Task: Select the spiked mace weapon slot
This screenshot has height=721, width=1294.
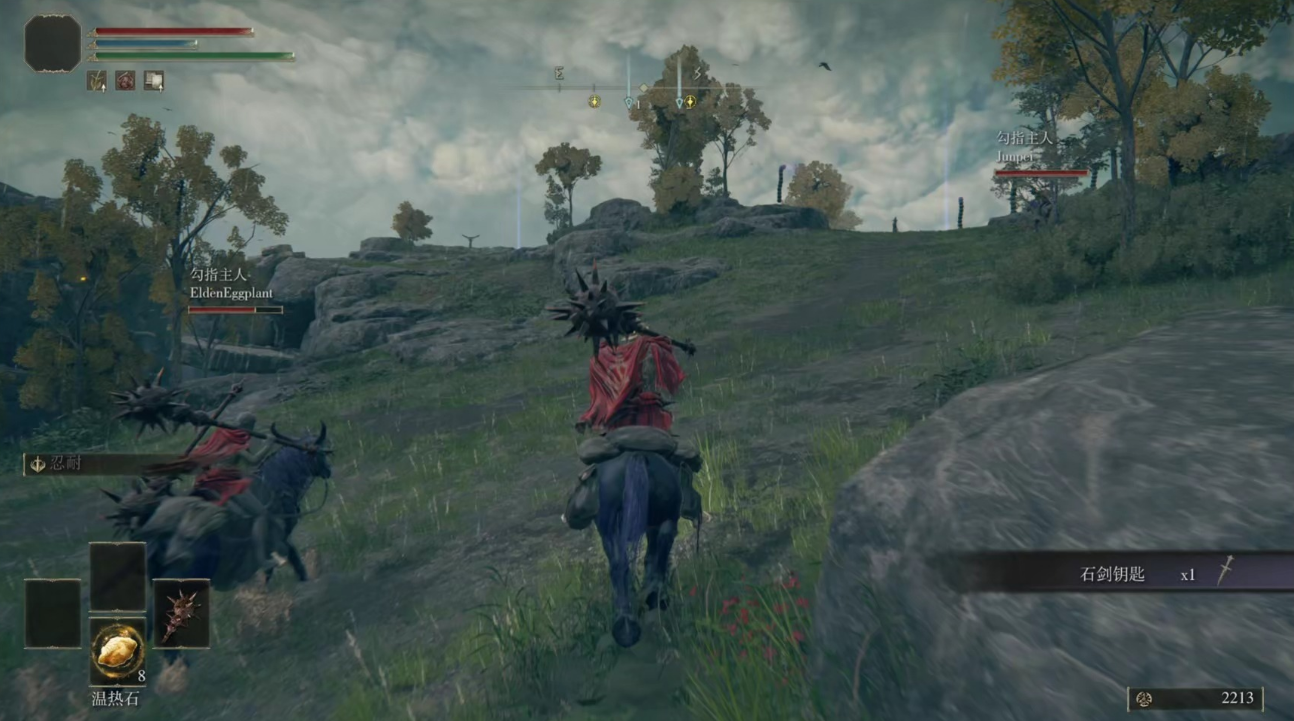Action: [181, 613]
